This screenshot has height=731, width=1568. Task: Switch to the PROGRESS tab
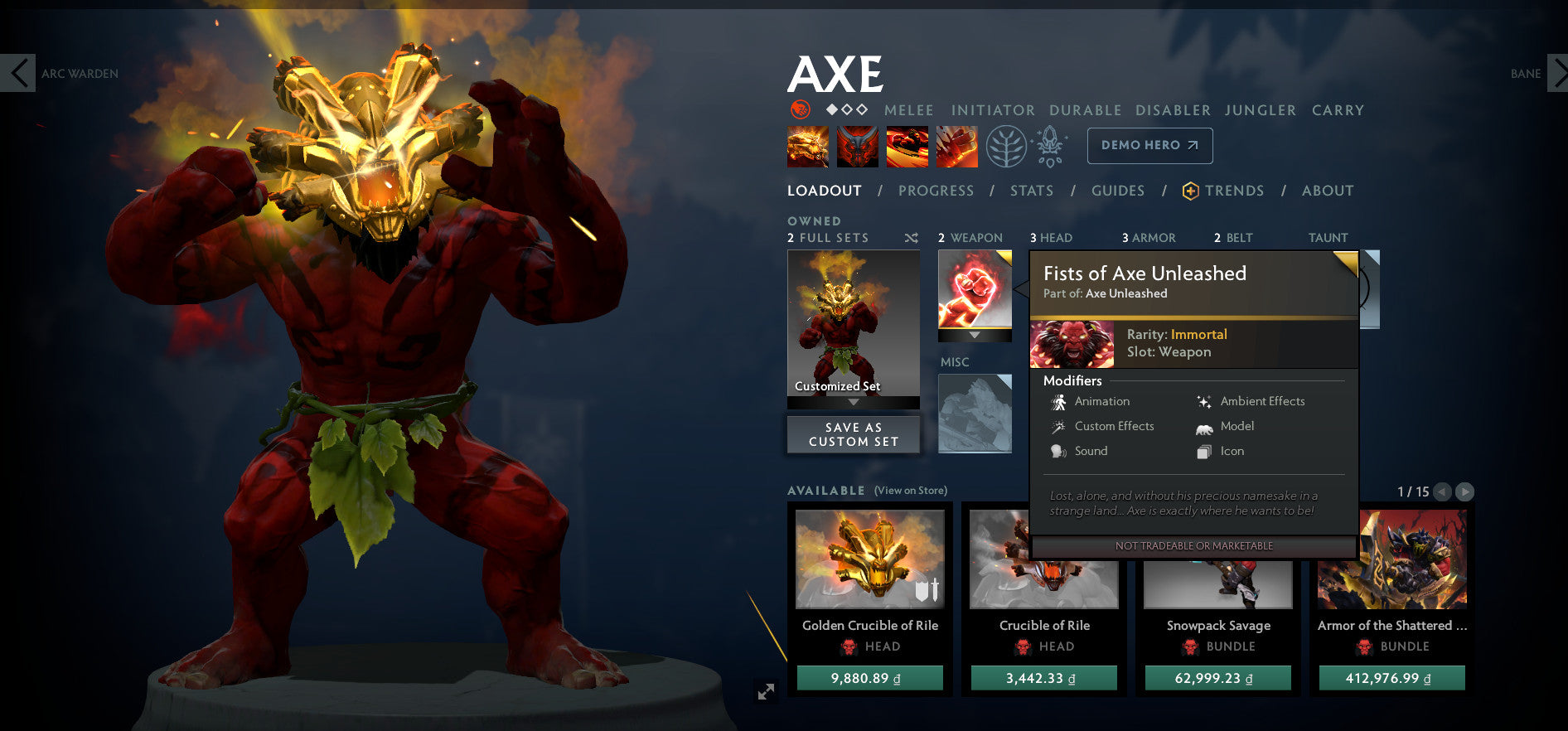tap(936, 190)
